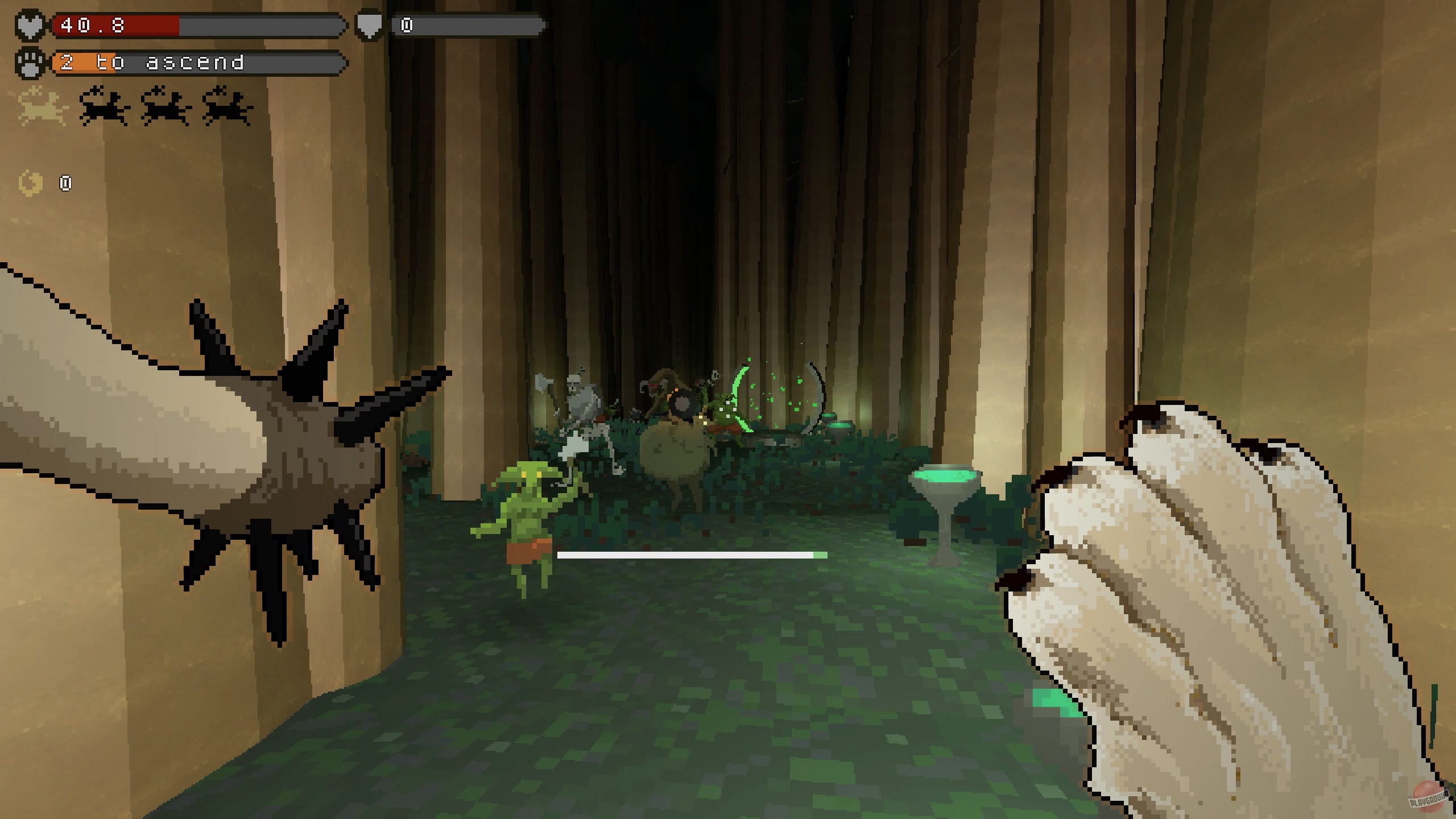Expand the armor bar showing 0
The width and height of the screenshot is (1456, 819).
466,24
